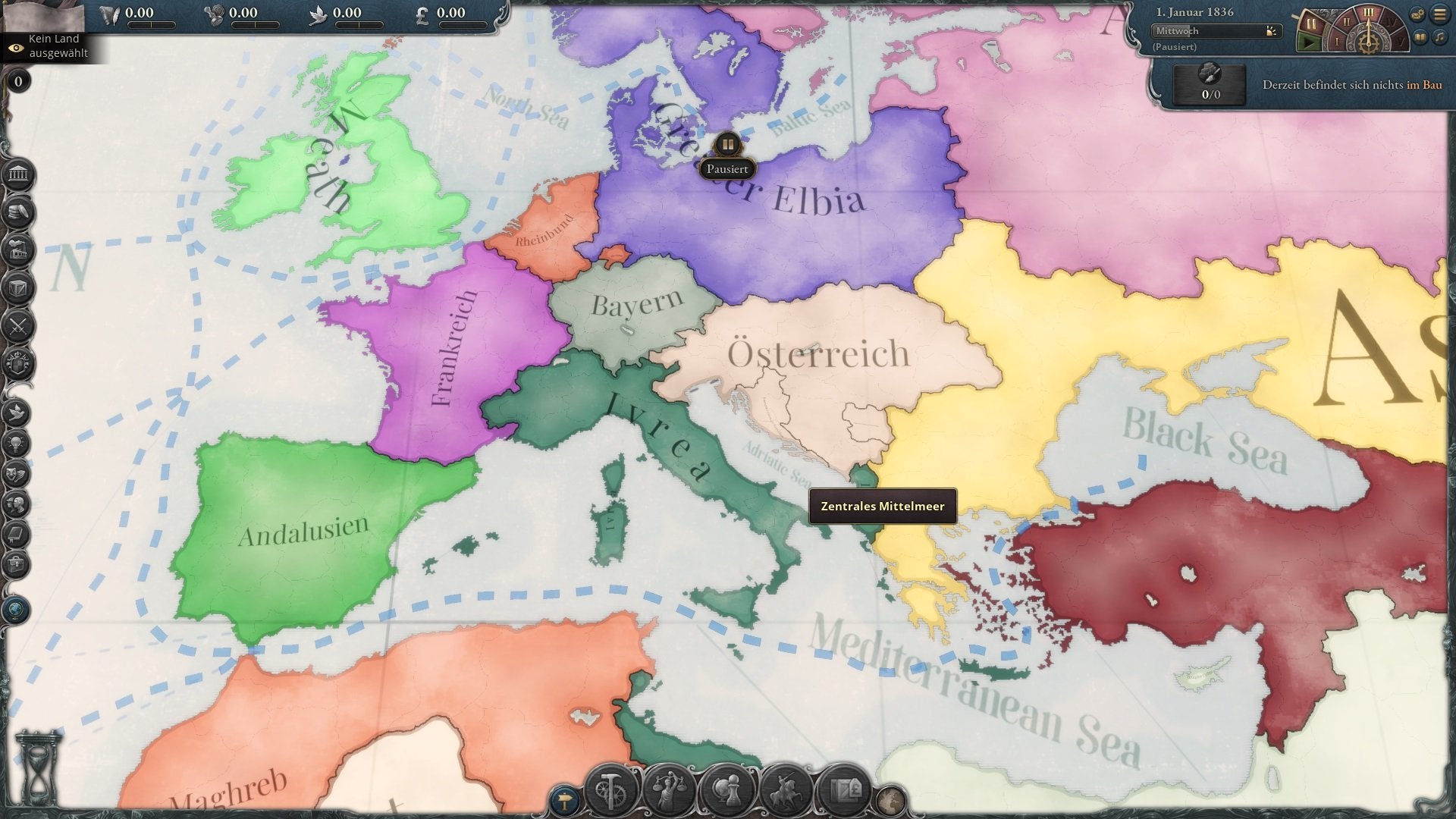
Task: Select the production map lens hammer icon
Action: click(x=610, y=791)
